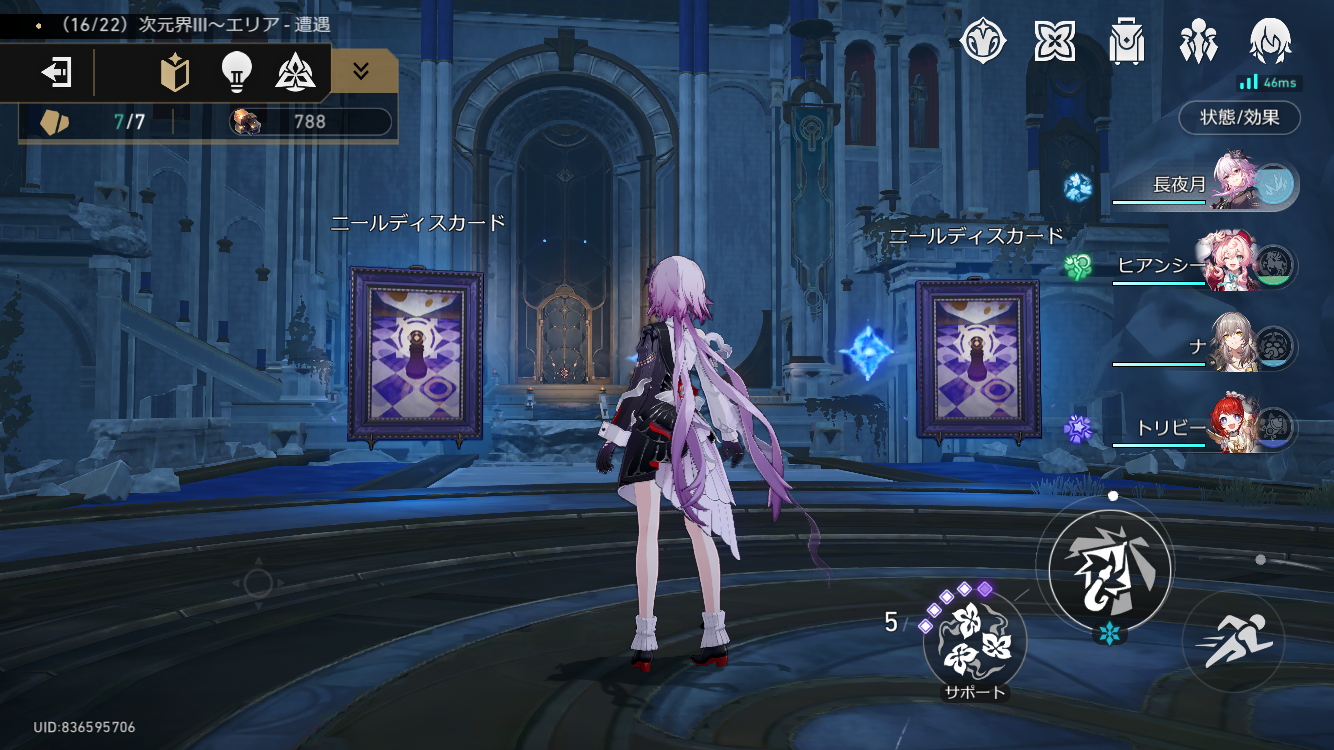Open the triangular knot emblem icon
1334x750 pixels.
(x=296, y=71)
